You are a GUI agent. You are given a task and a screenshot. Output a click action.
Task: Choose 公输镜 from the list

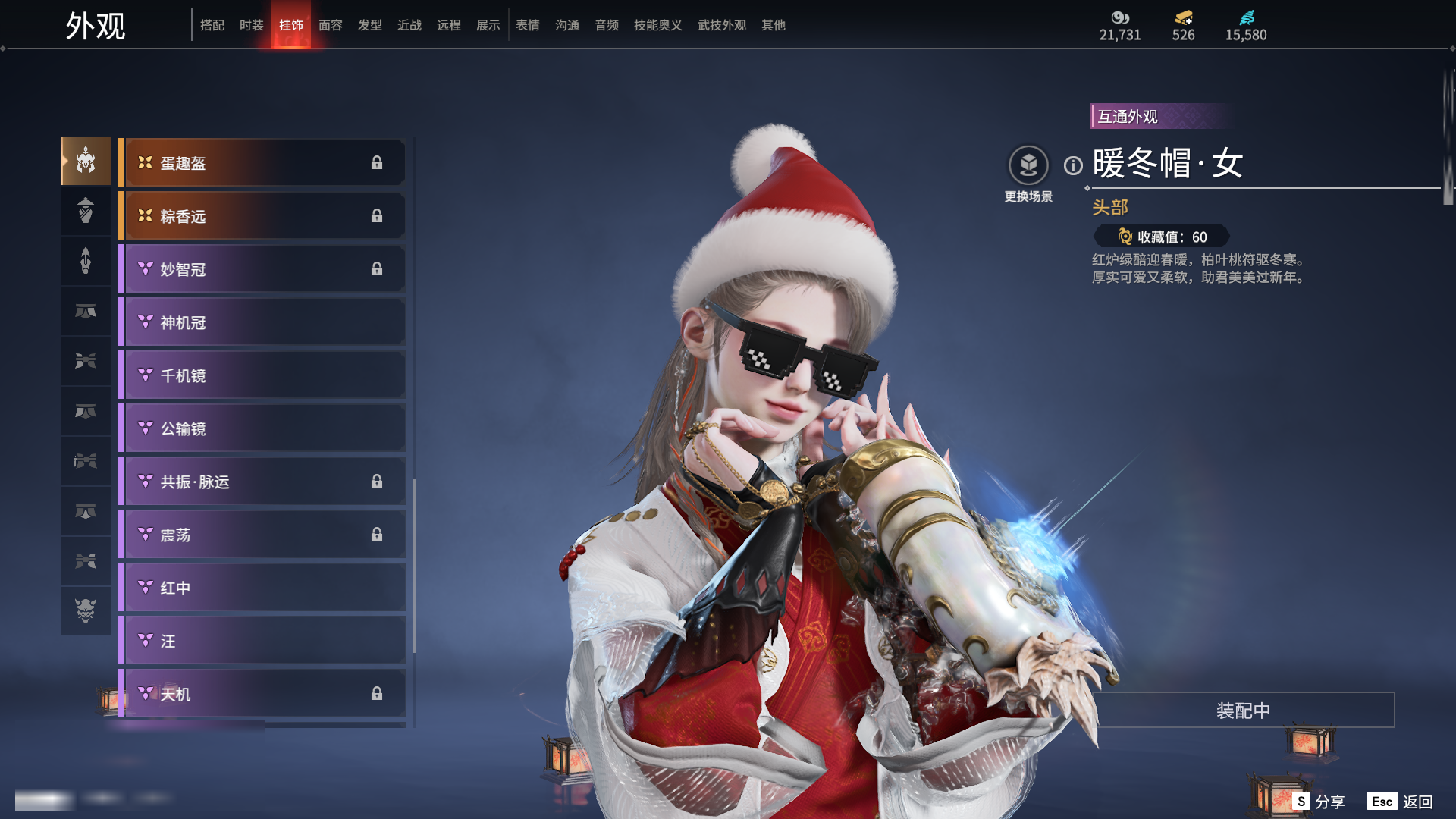pyautogui.click(x=262, y=428)
